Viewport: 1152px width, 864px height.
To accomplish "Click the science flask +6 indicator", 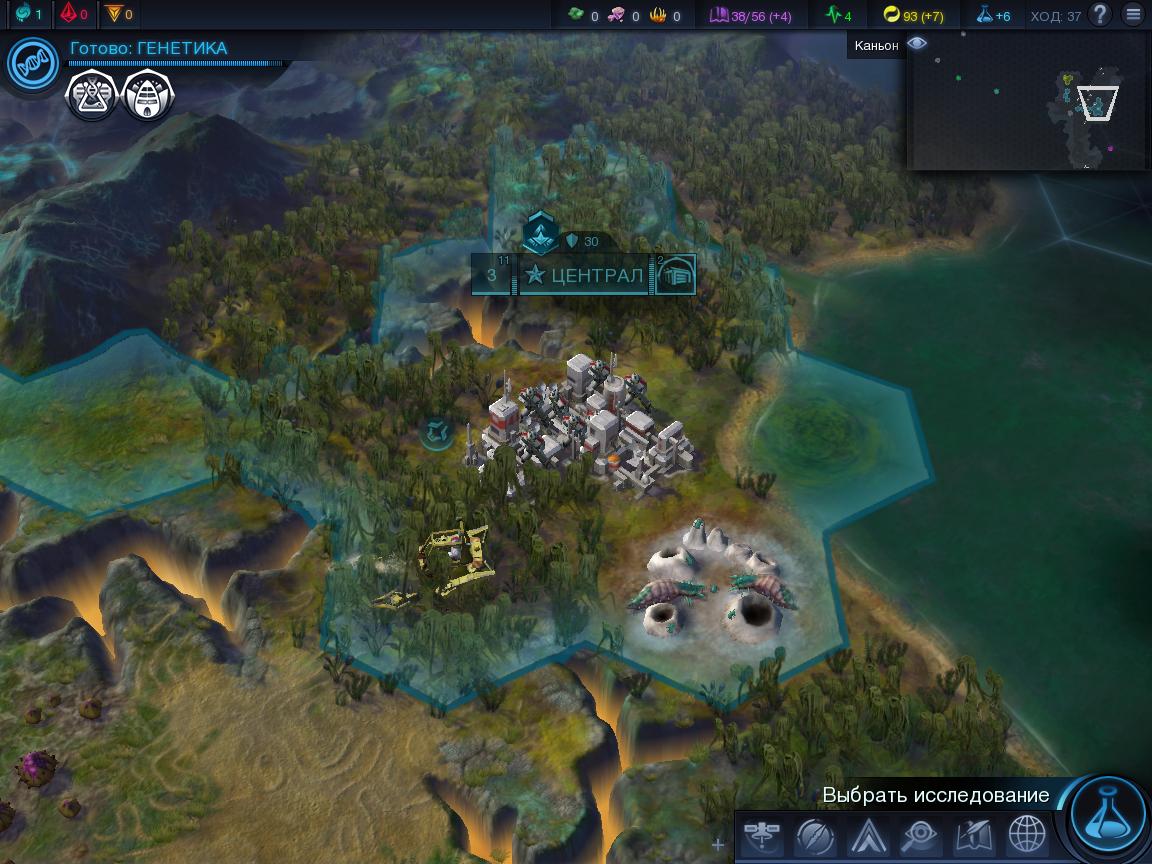I will pyautogui.click(x=994, y=15).
